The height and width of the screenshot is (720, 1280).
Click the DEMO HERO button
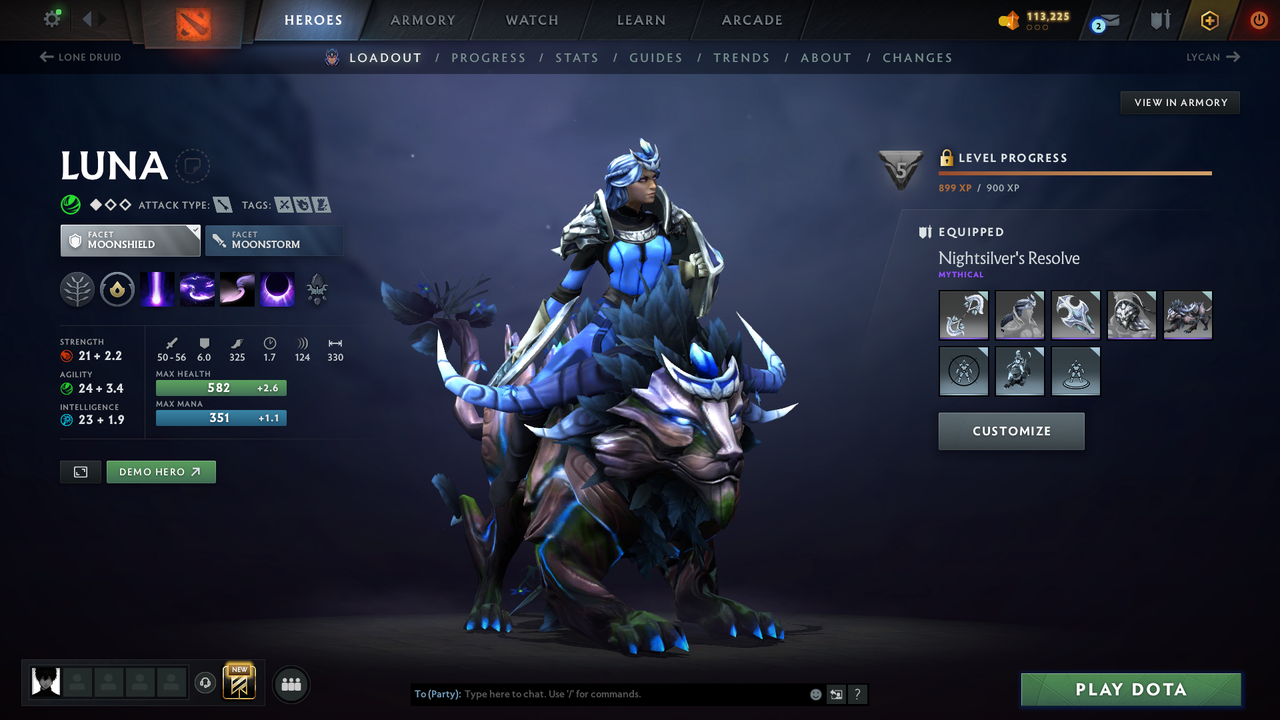(x=161, y=471)
